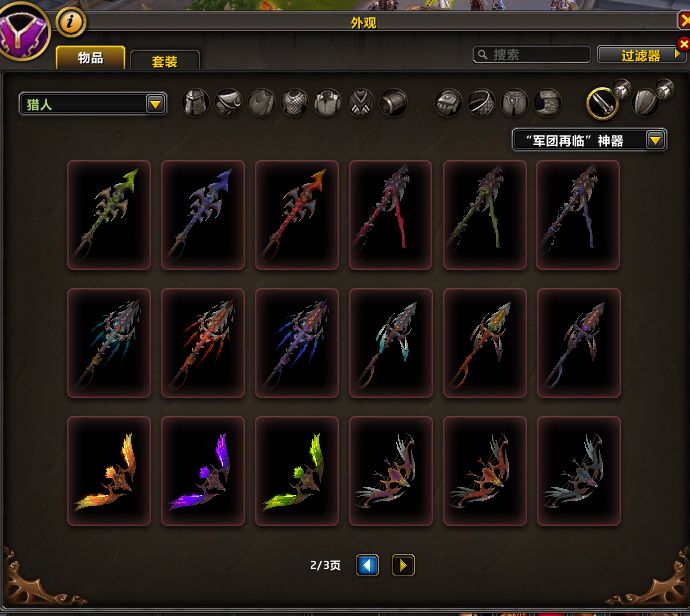690x616 pixels.
Task: Open the 过滤器 filter menu
Action: pyautogui.click(x=641, y=55)
